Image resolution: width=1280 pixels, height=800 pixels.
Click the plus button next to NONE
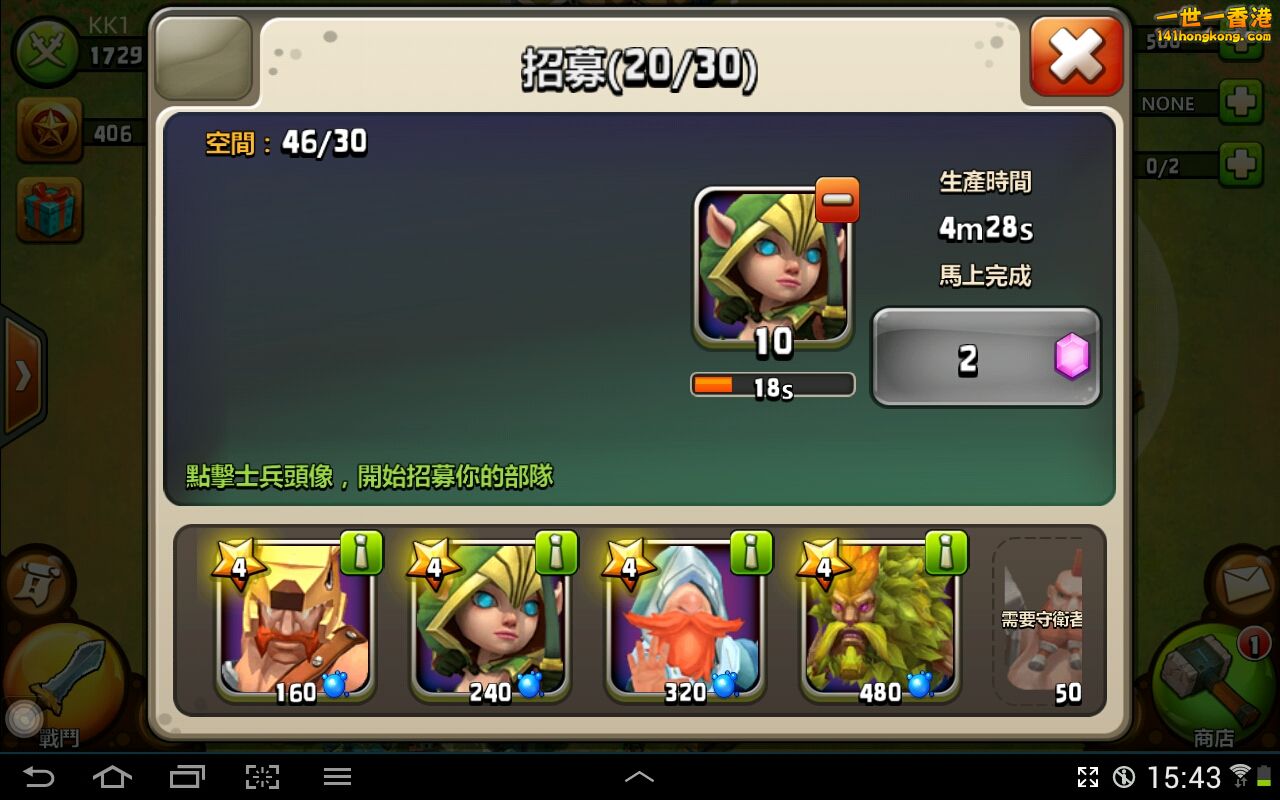[1243, 101]
